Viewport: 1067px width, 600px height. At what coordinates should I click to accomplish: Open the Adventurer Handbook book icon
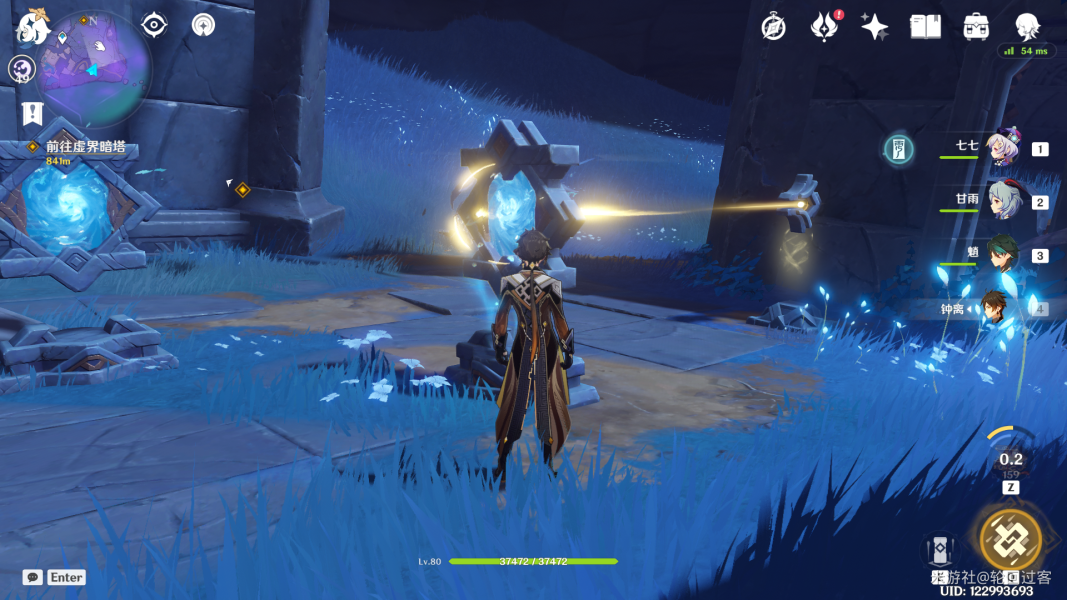pos(925,27)
